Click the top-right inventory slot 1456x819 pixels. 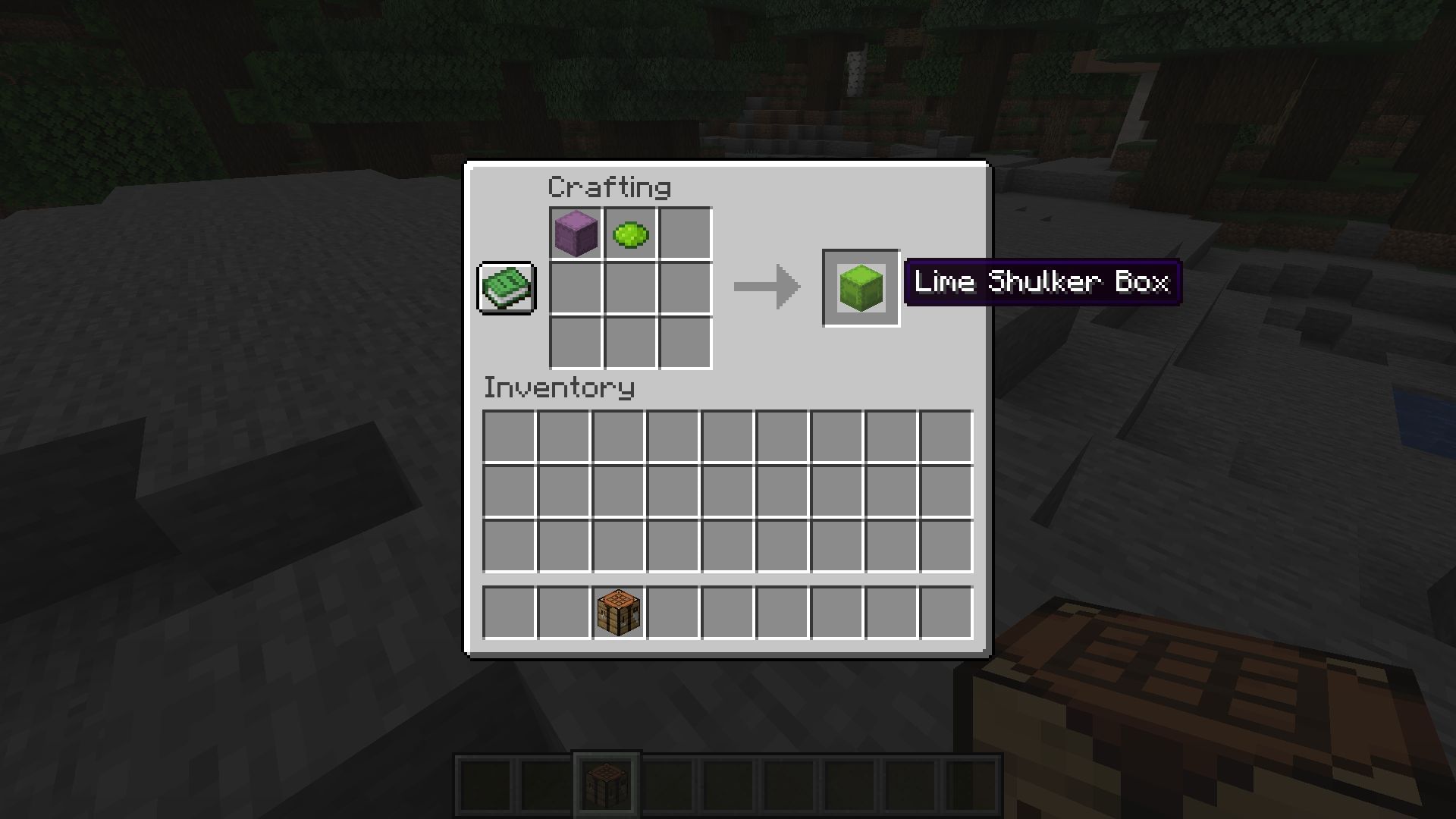946,436
